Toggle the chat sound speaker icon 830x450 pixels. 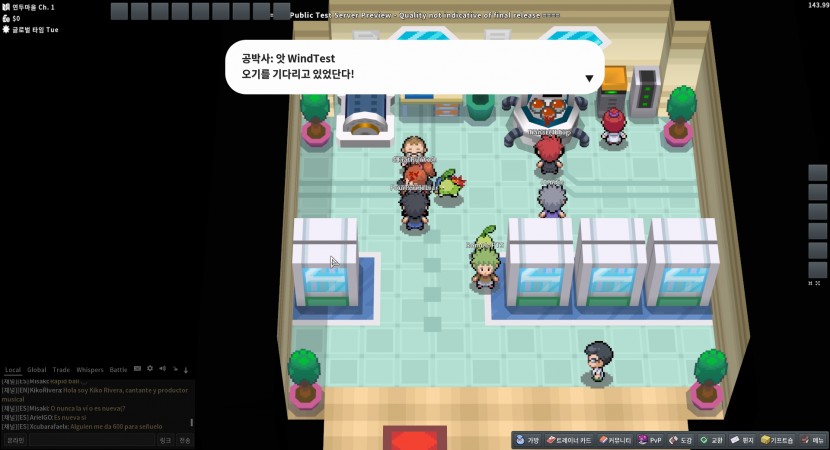(162, 369)
